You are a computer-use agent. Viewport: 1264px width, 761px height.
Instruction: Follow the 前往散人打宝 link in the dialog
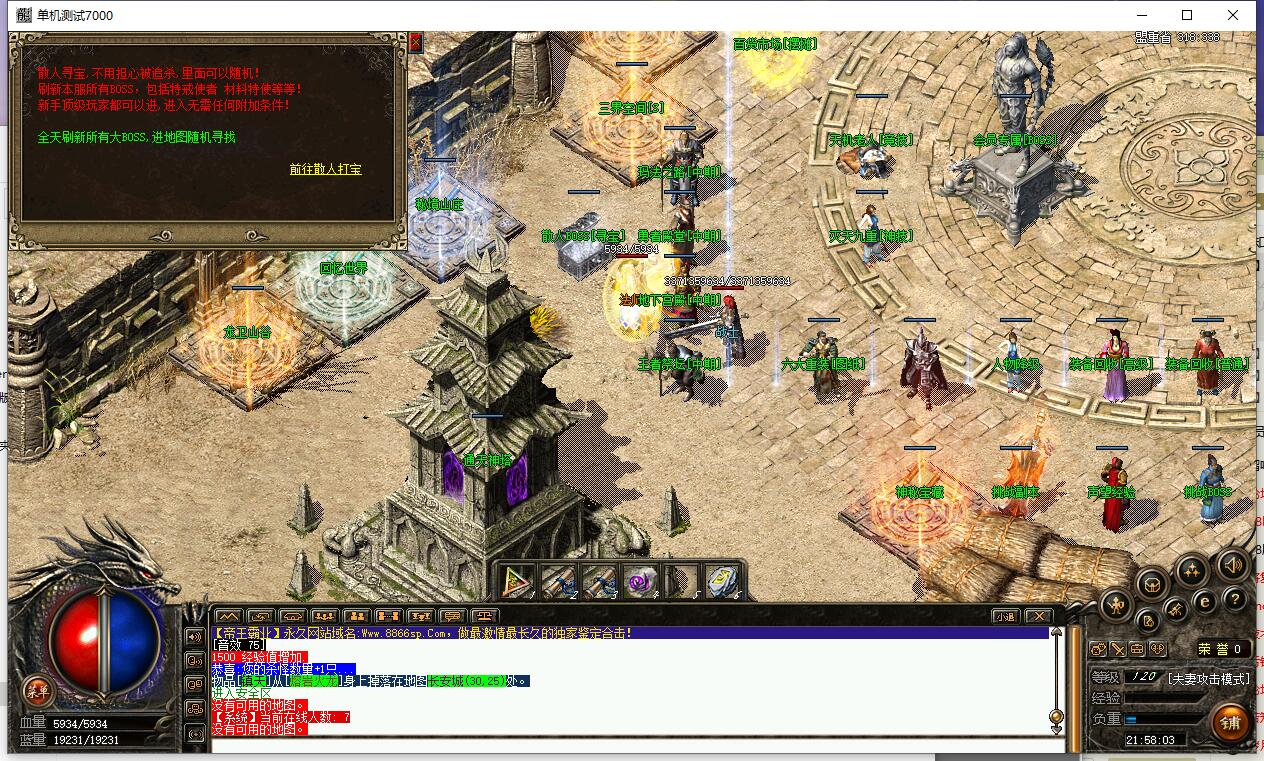325,170
